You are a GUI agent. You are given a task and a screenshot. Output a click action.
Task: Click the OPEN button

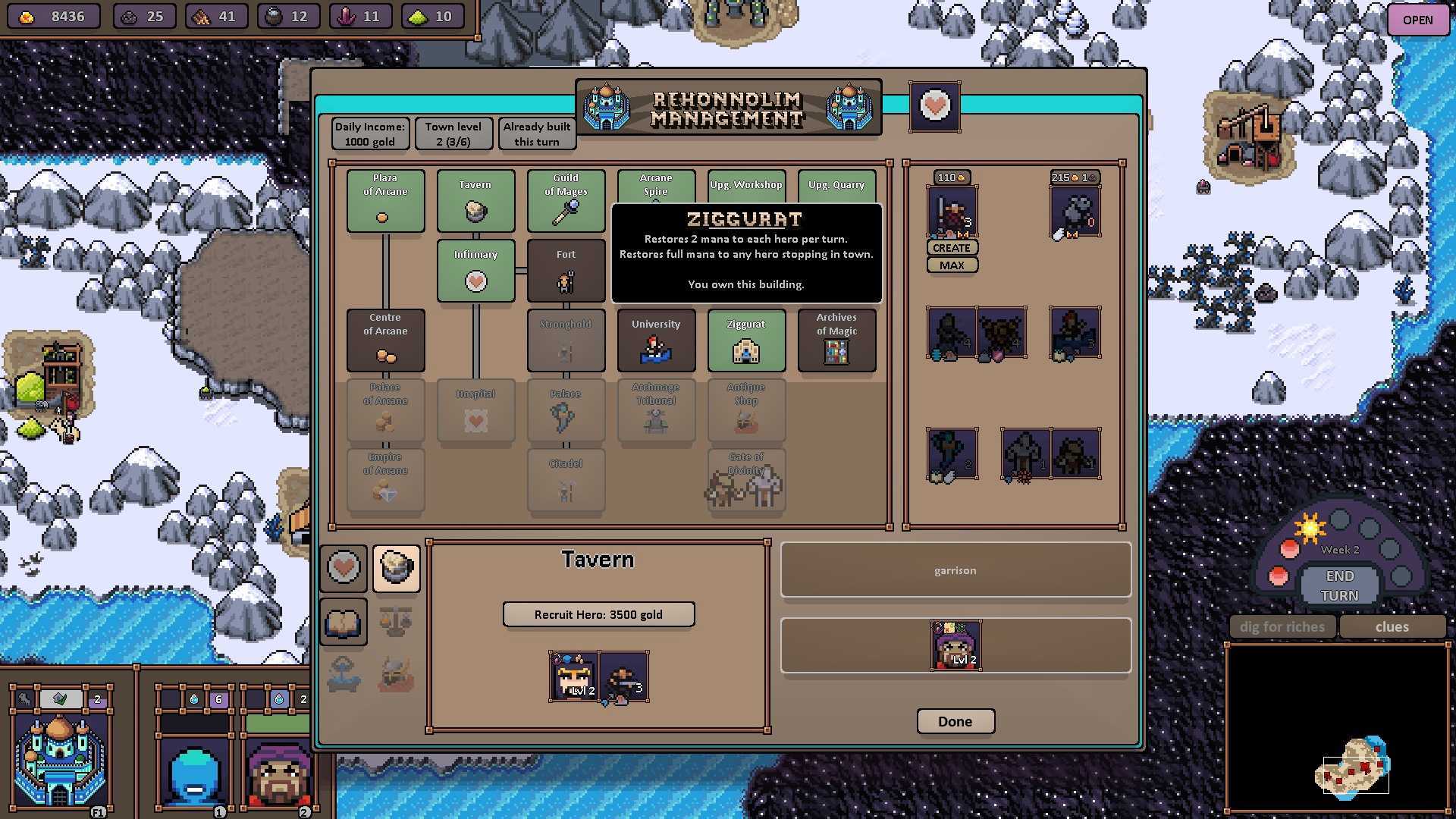pos(1417,20)
